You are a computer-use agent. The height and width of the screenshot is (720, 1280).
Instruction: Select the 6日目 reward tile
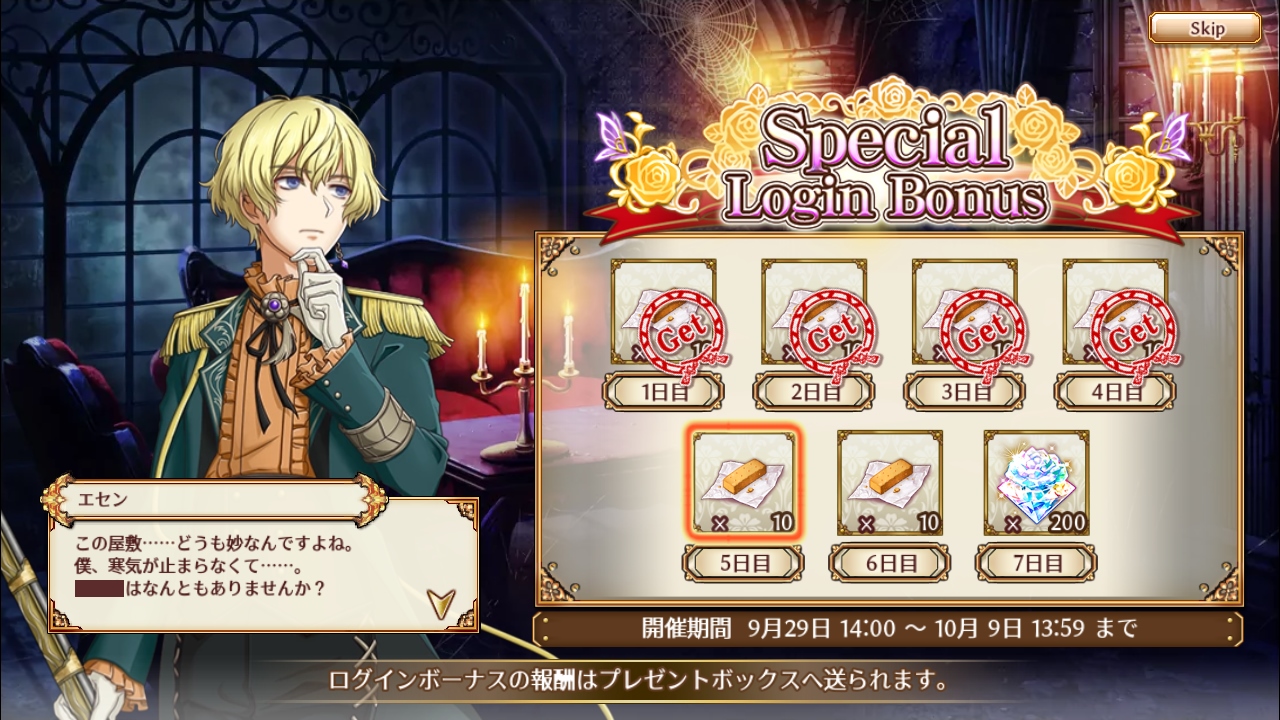click(x=889, y=482)
